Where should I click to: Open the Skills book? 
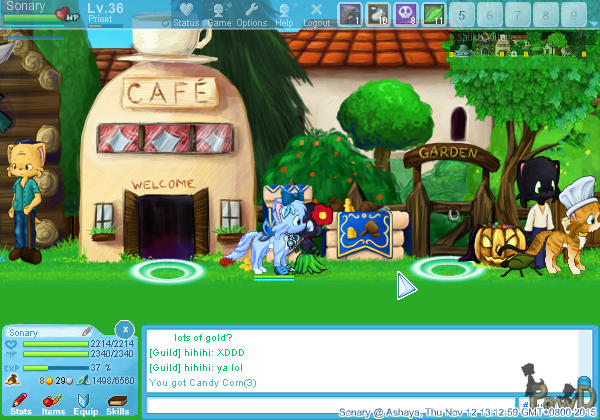(117, 402)
